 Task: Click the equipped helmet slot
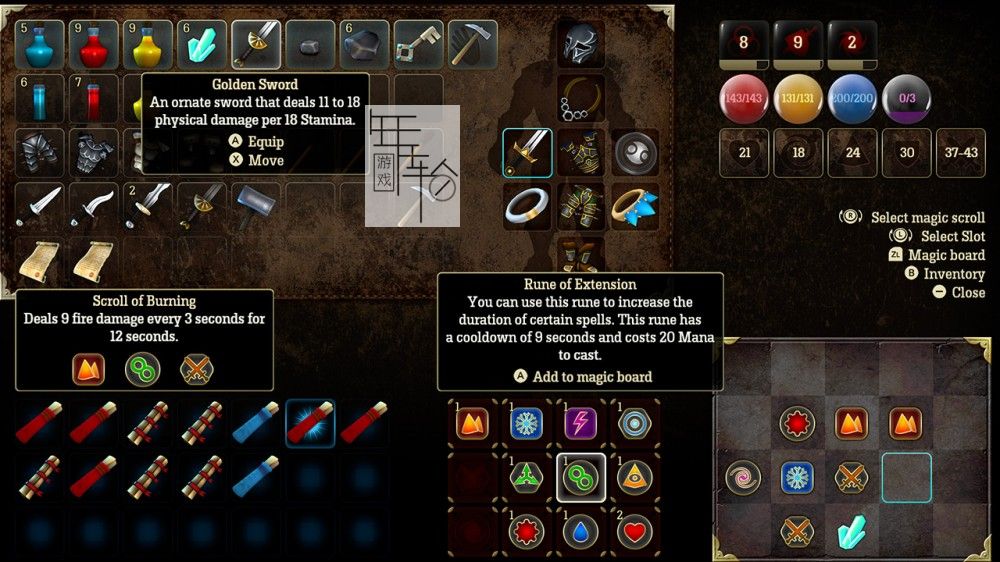[581, 45]
